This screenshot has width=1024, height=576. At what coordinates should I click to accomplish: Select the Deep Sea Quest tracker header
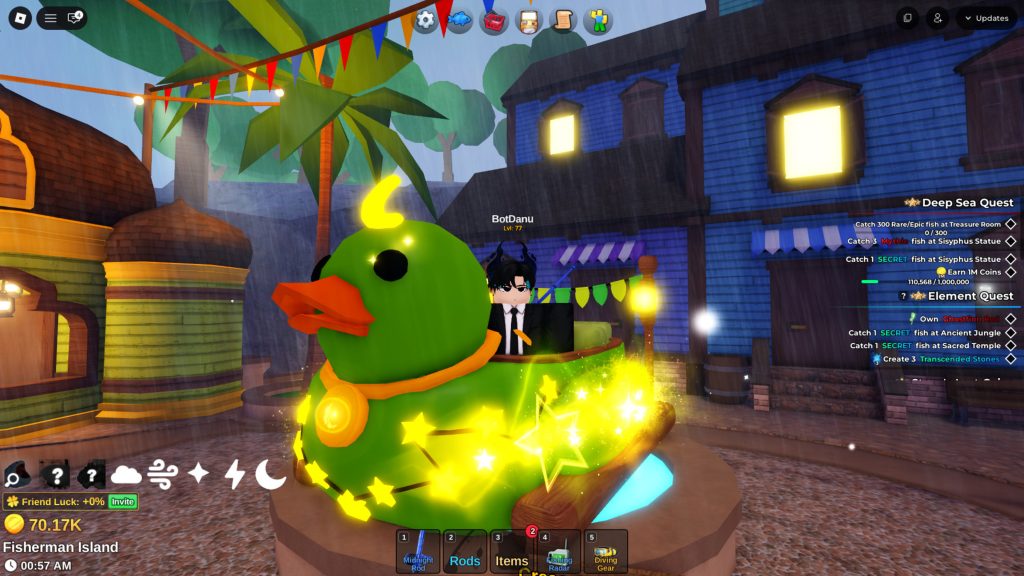966,202
